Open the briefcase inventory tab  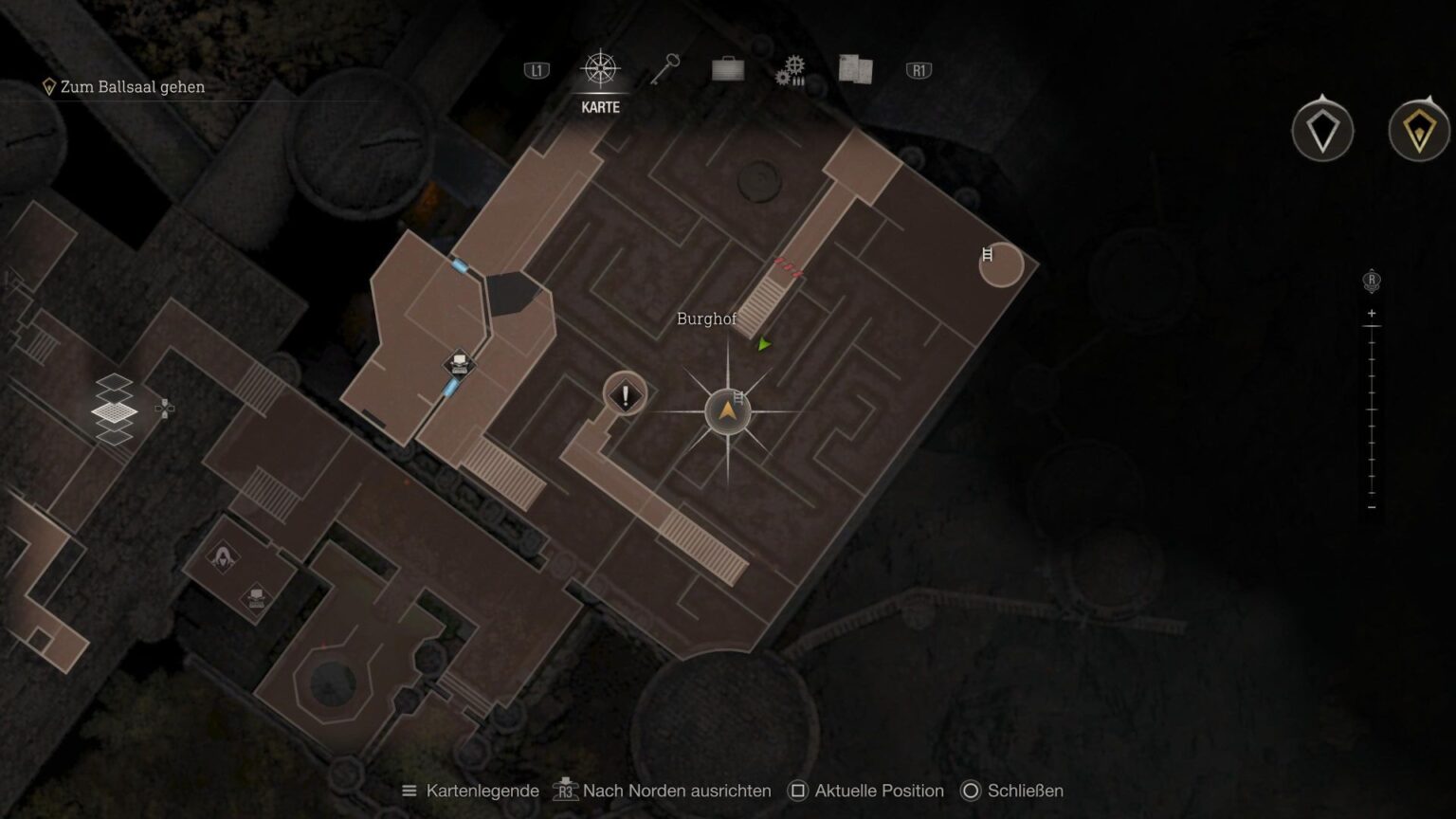click(x=727, y=69)
